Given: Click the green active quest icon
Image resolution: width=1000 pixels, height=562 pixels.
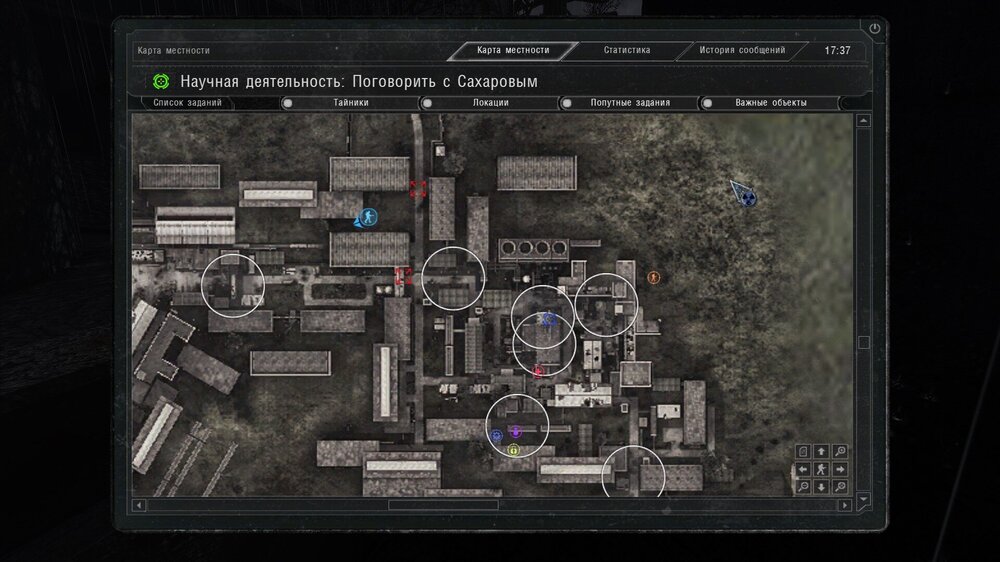Looking at the screenshot, I should [x=161, y=81].
